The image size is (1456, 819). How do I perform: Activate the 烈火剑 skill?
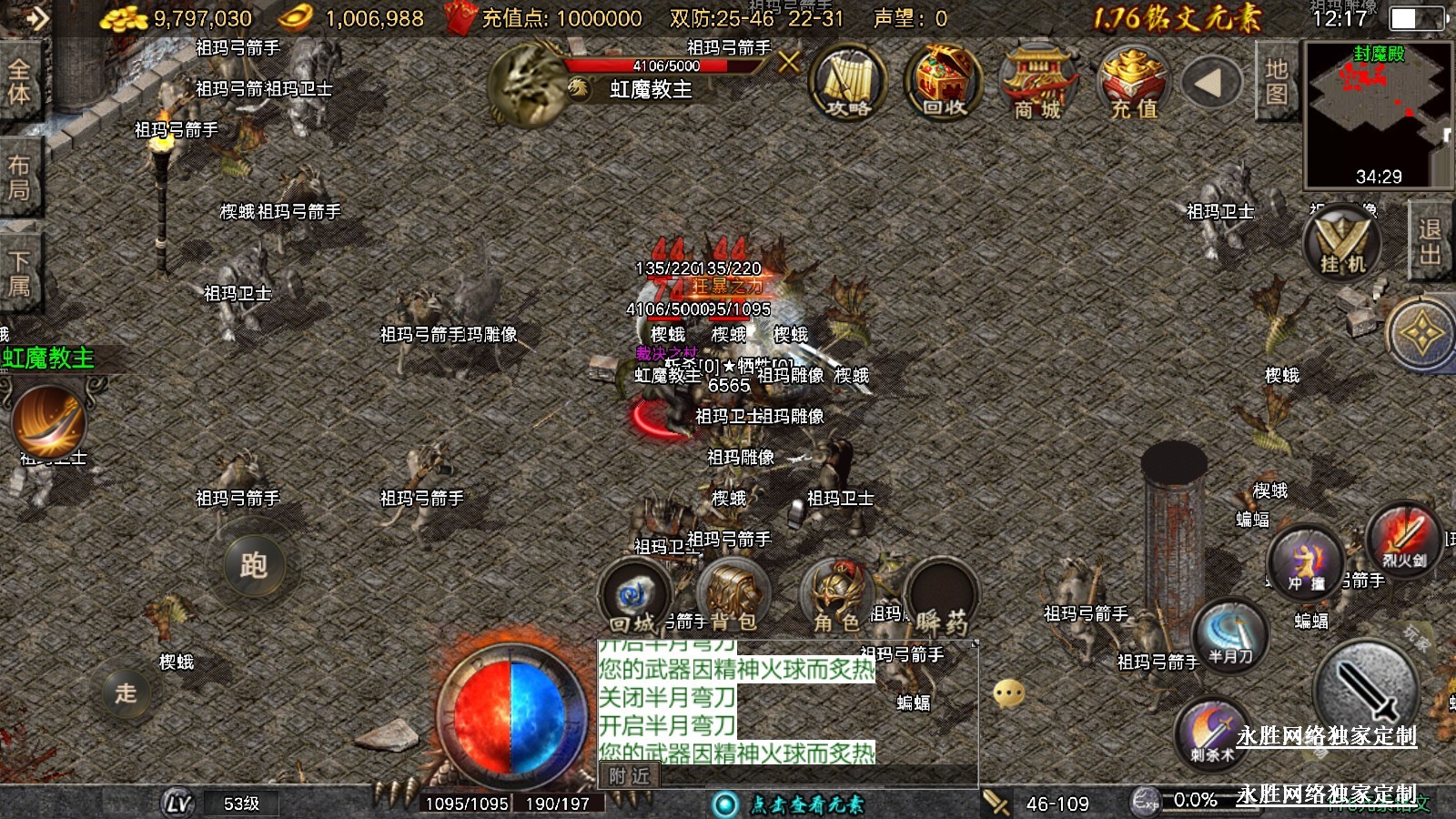tap(1404, 539)
